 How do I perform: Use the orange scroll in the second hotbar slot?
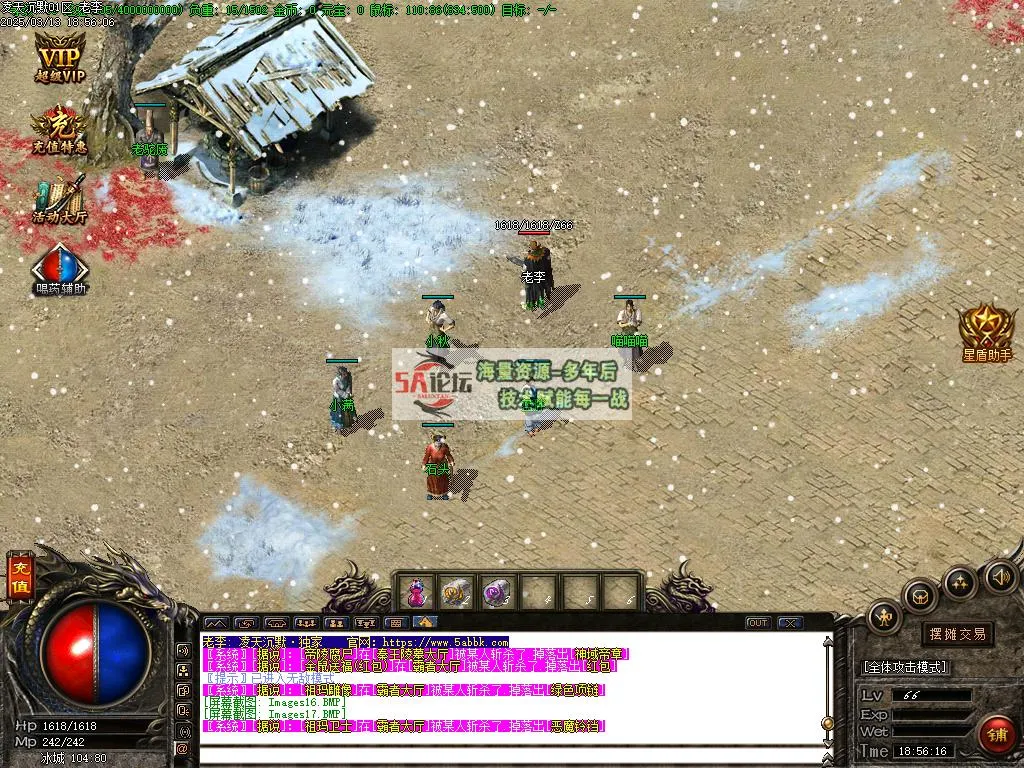click(456, 593)
